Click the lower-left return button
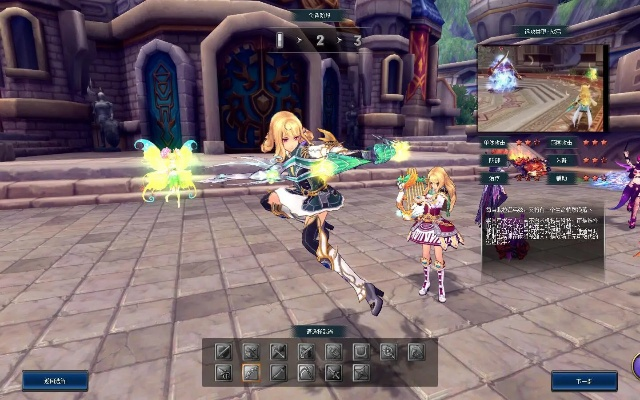Viewport: 640px width, 400px height. pyautogui.click(x=55, y=381)
